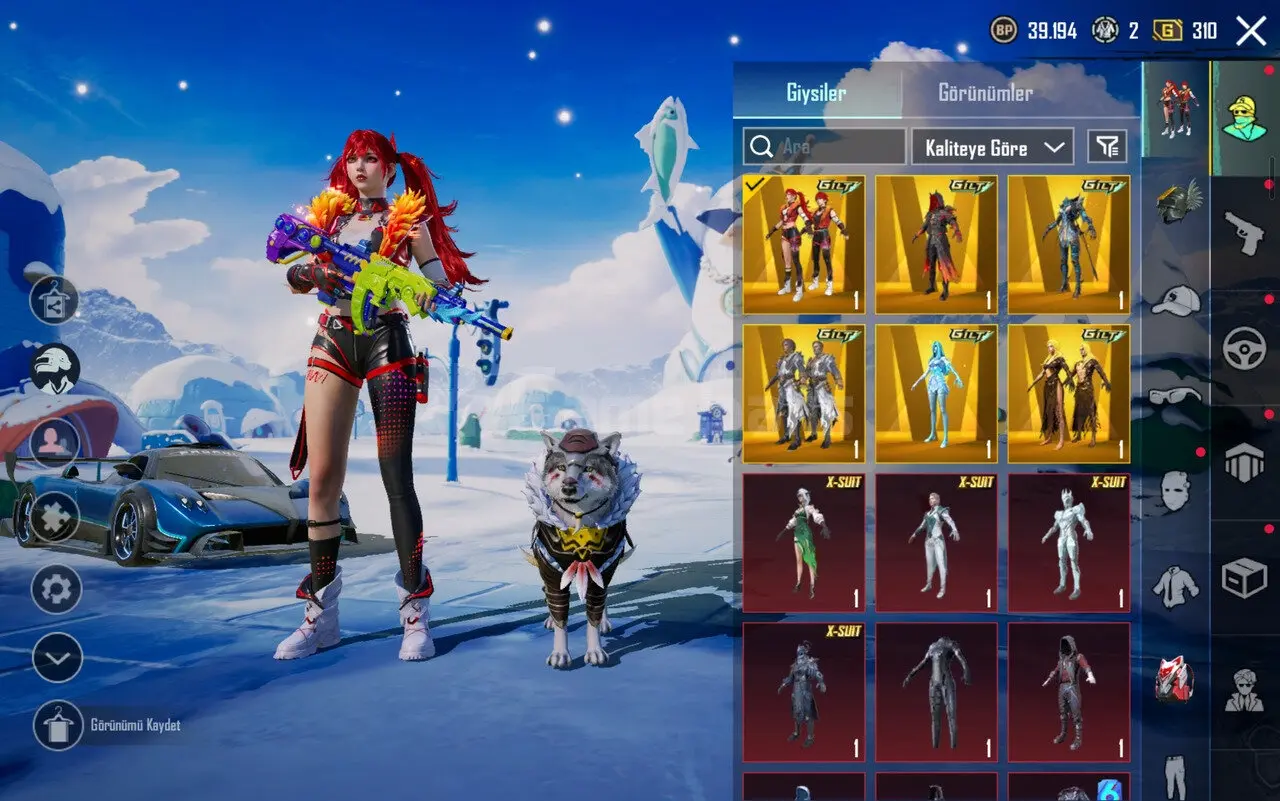
Task: Select the green dress X-Suit
Action: tap(803, 542)
